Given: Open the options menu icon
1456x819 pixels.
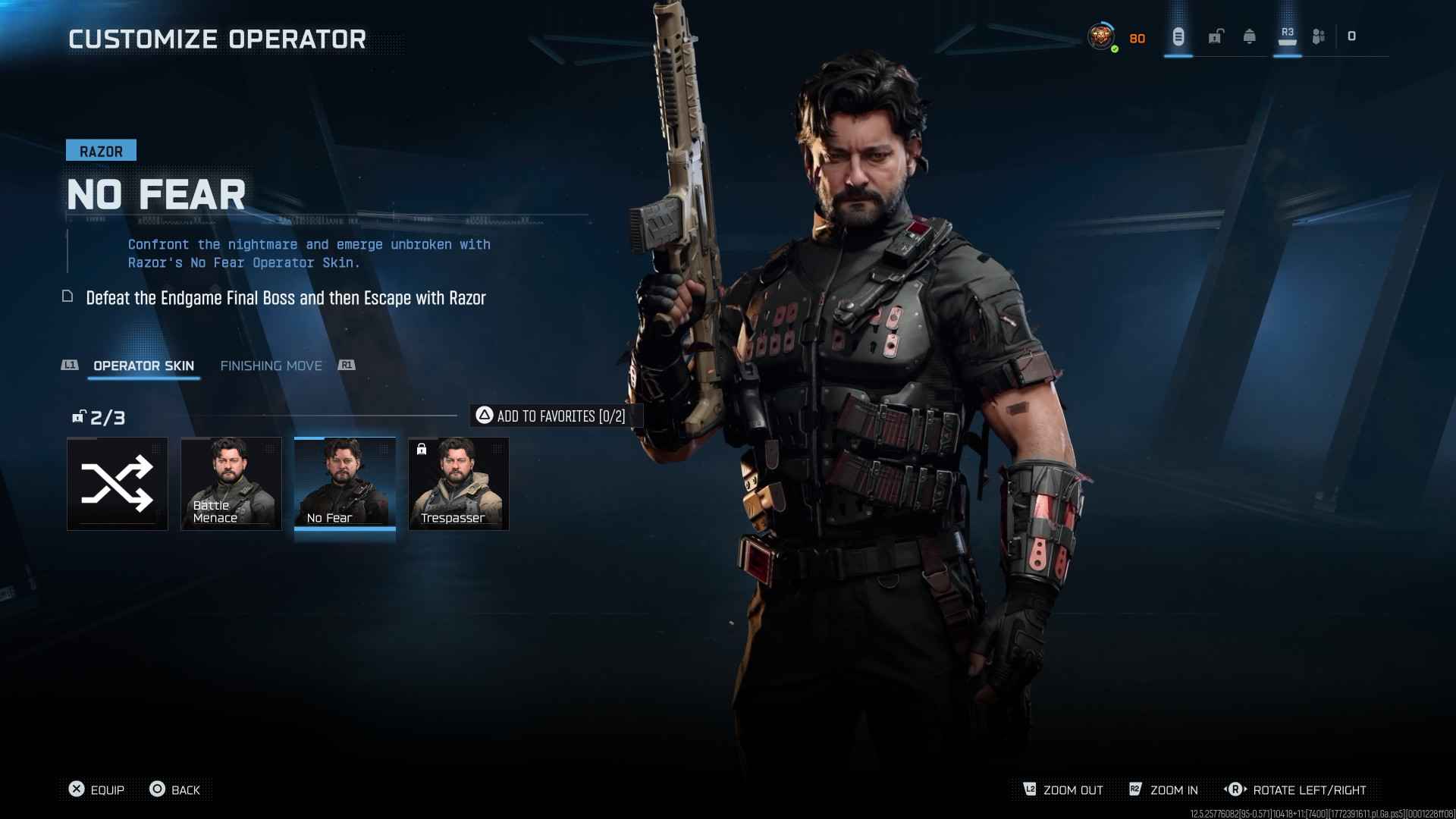Looking at the screenshot, I should (x=1178, y=36).
